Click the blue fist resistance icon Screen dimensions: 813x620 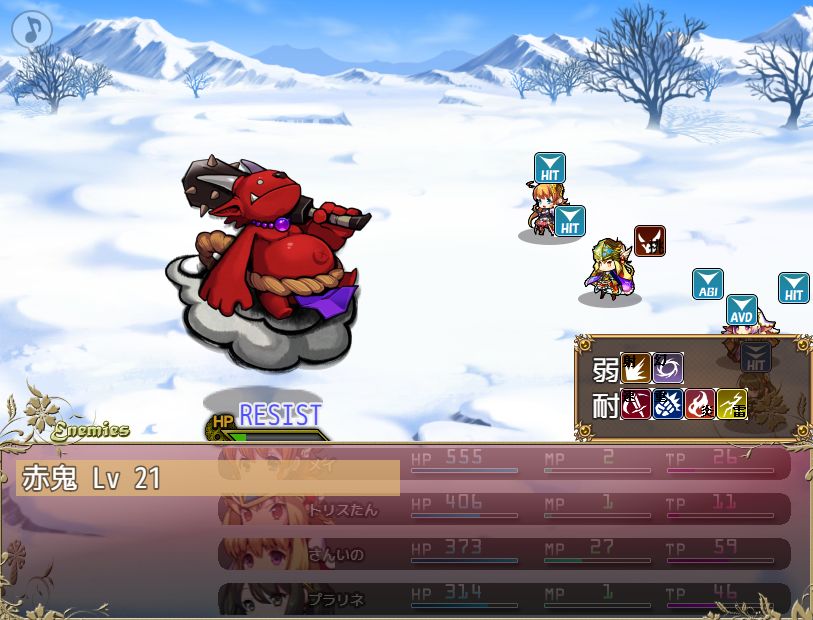click(x=668, y=403)
